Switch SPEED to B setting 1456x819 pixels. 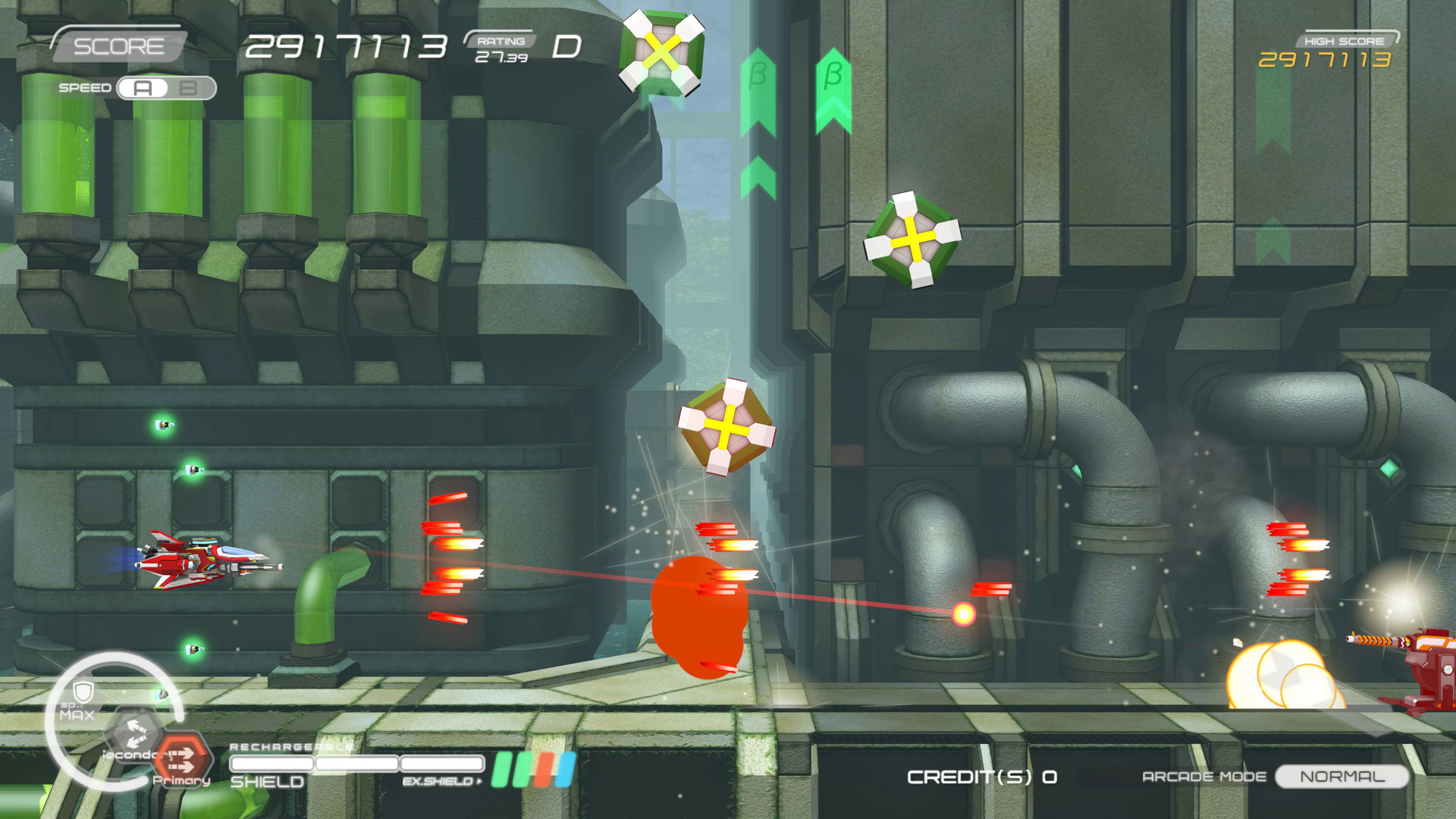(187, 88)
